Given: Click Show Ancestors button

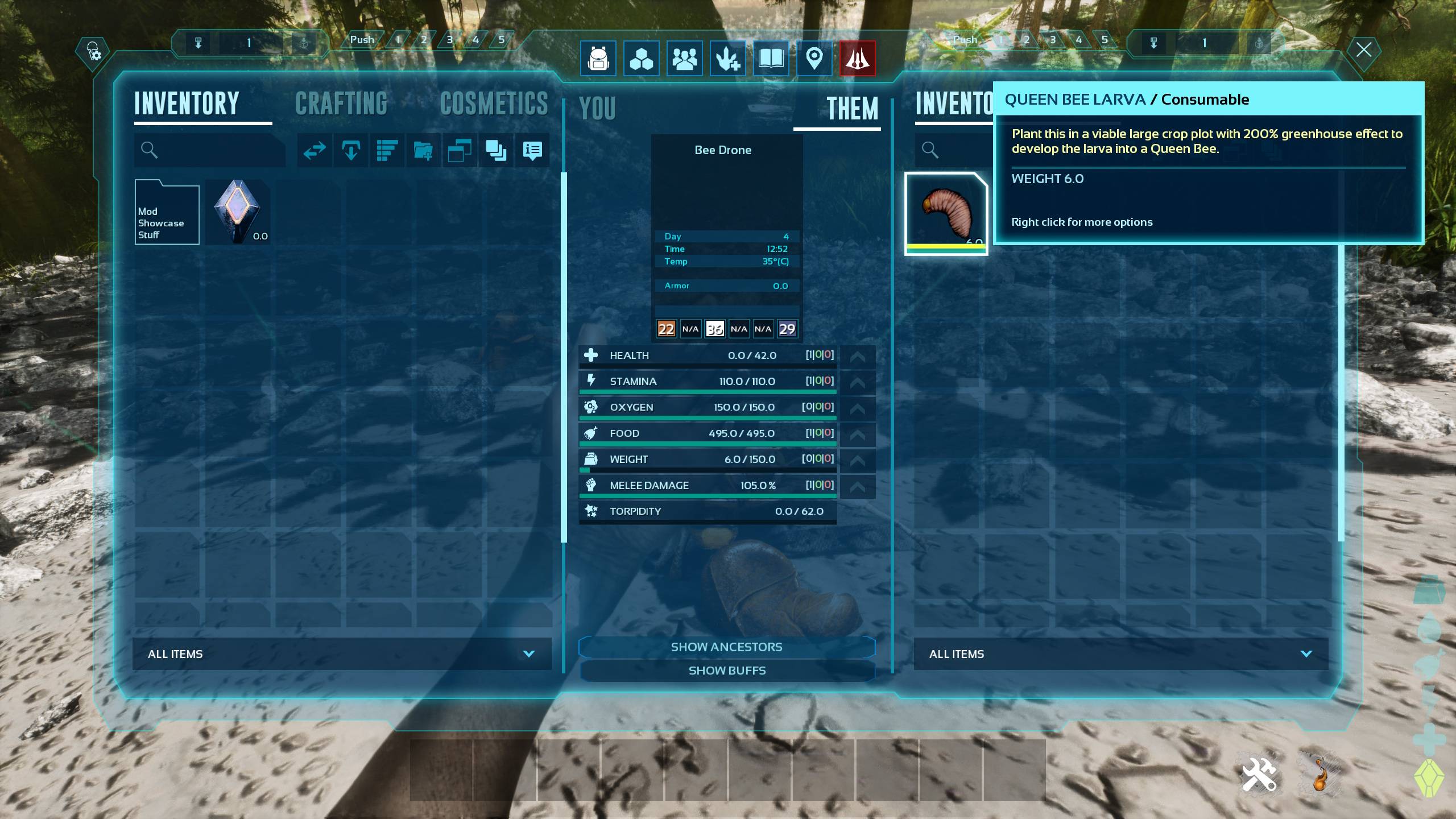Looking at the screenshot, I should (x=727, y=647).
